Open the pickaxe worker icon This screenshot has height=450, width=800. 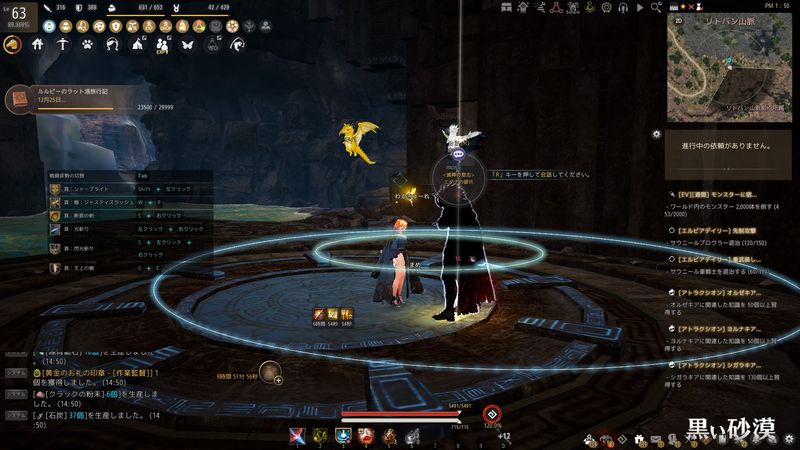tap(62, 44)
